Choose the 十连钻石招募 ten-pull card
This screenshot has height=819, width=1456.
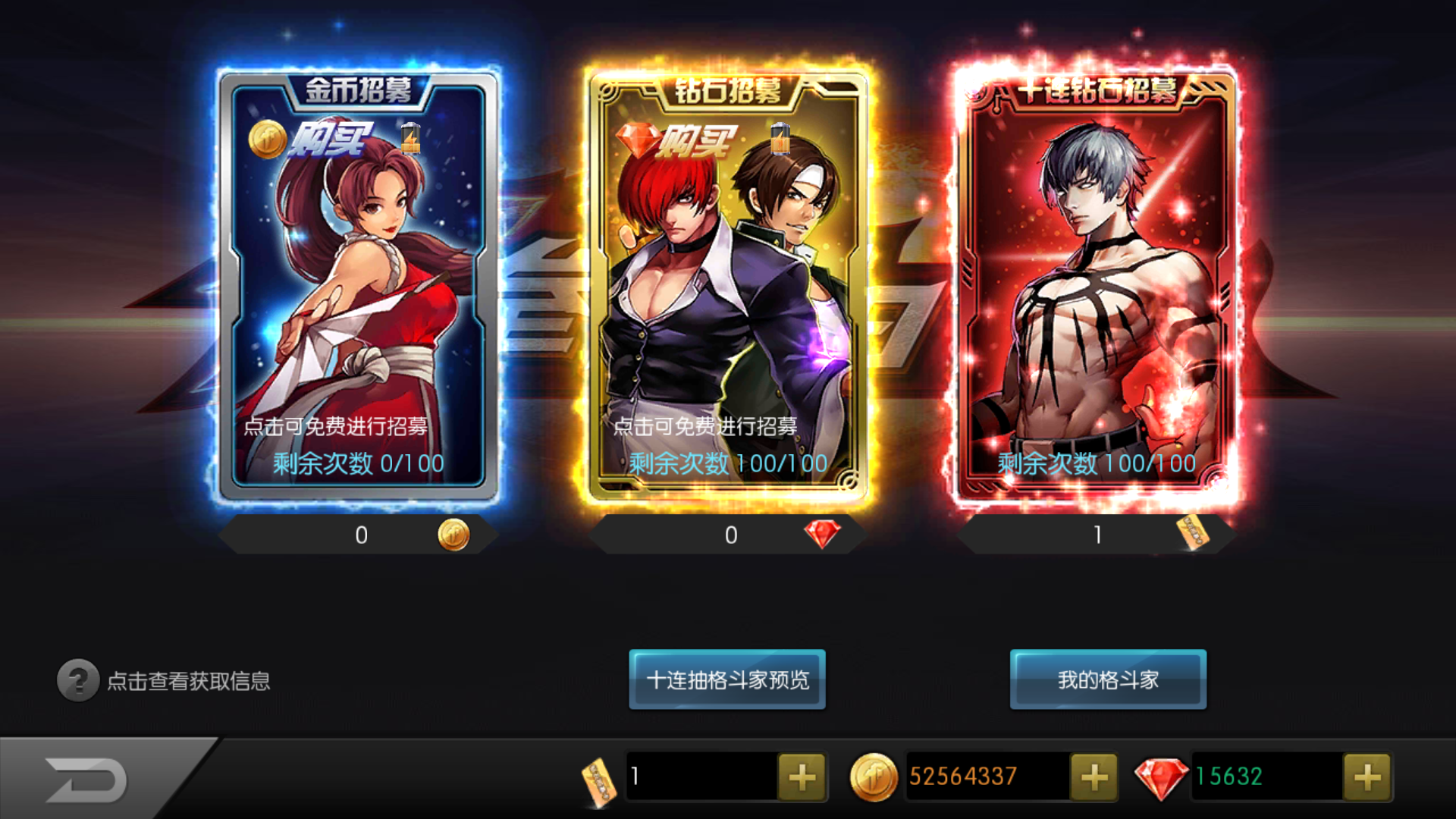(x=1096, y=288)
